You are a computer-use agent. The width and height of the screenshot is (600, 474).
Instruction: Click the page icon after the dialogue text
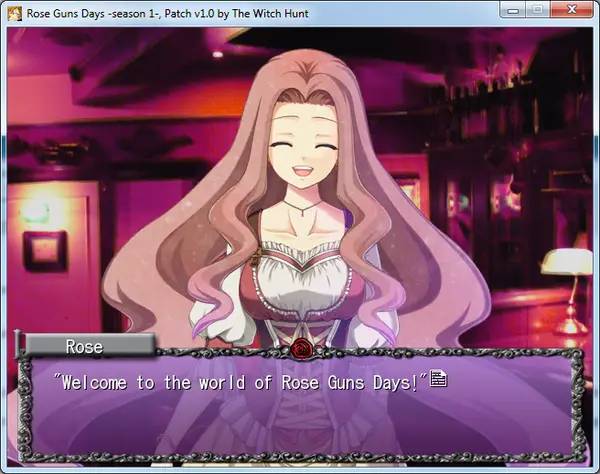pos(437,379)
